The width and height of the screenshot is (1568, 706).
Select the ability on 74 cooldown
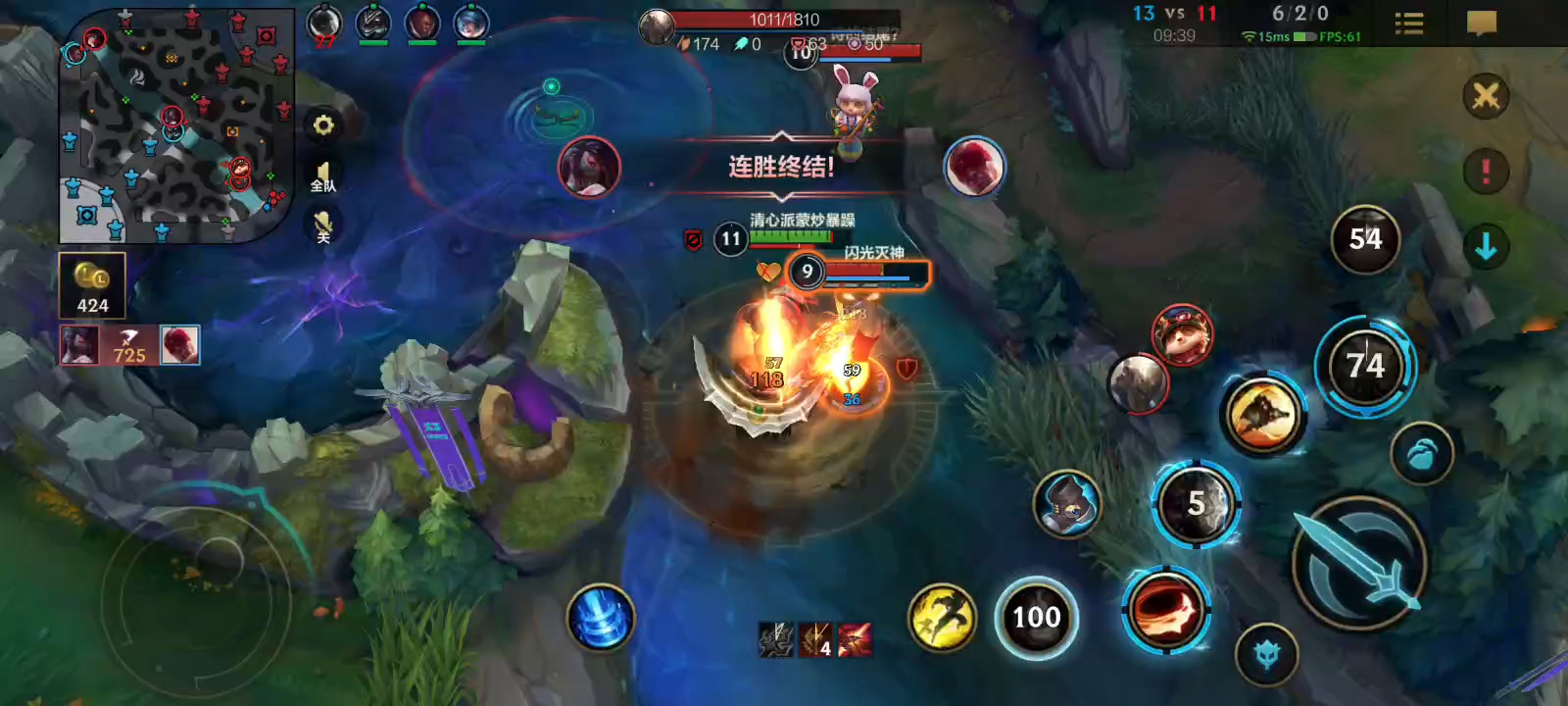1365,367
